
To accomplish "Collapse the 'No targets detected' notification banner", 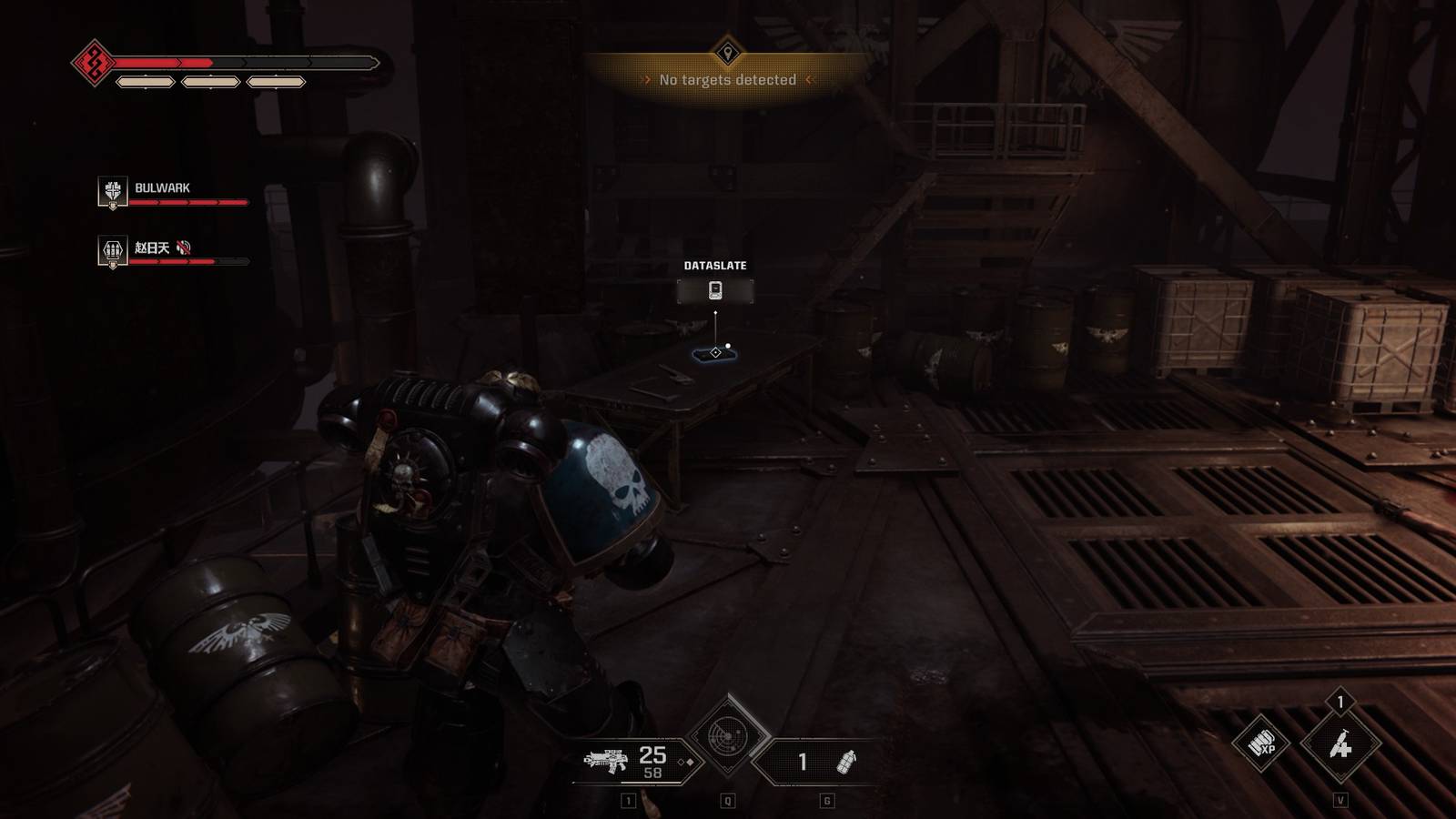I will (726, 79).
